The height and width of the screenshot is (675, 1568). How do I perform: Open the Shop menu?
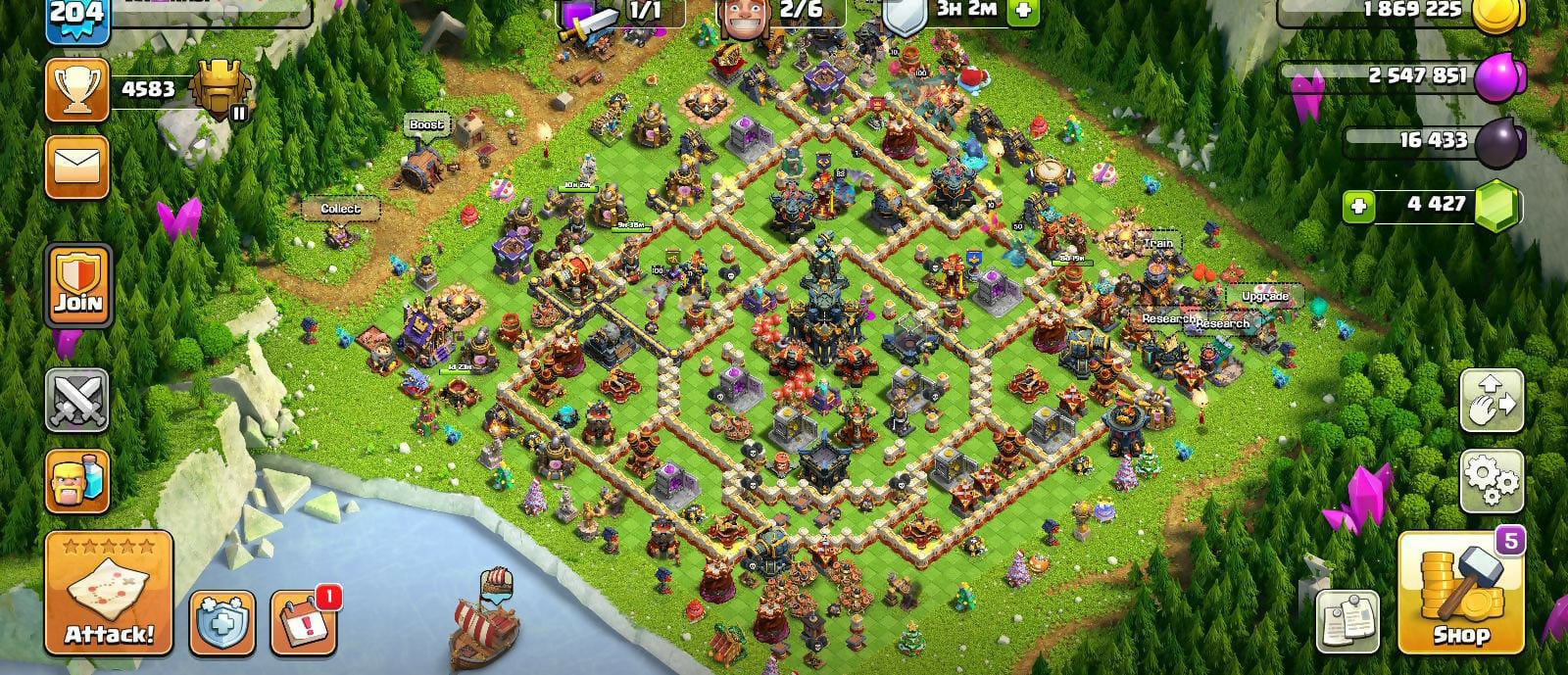tap(1460, 594)
